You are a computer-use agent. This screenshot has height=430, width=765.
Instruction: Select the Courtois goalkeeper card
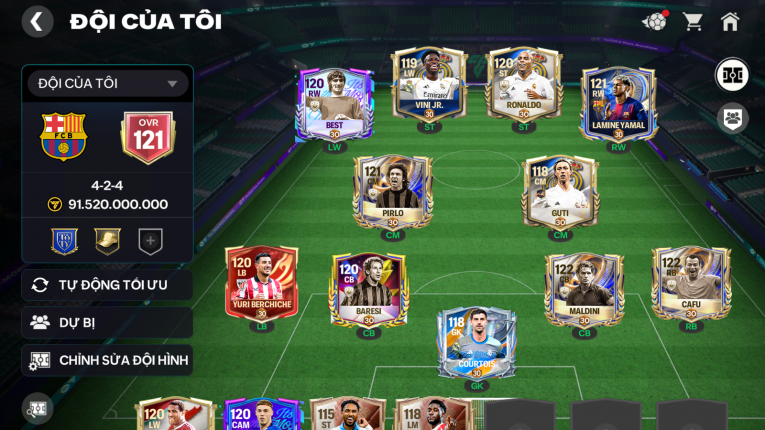pos(476,343)
